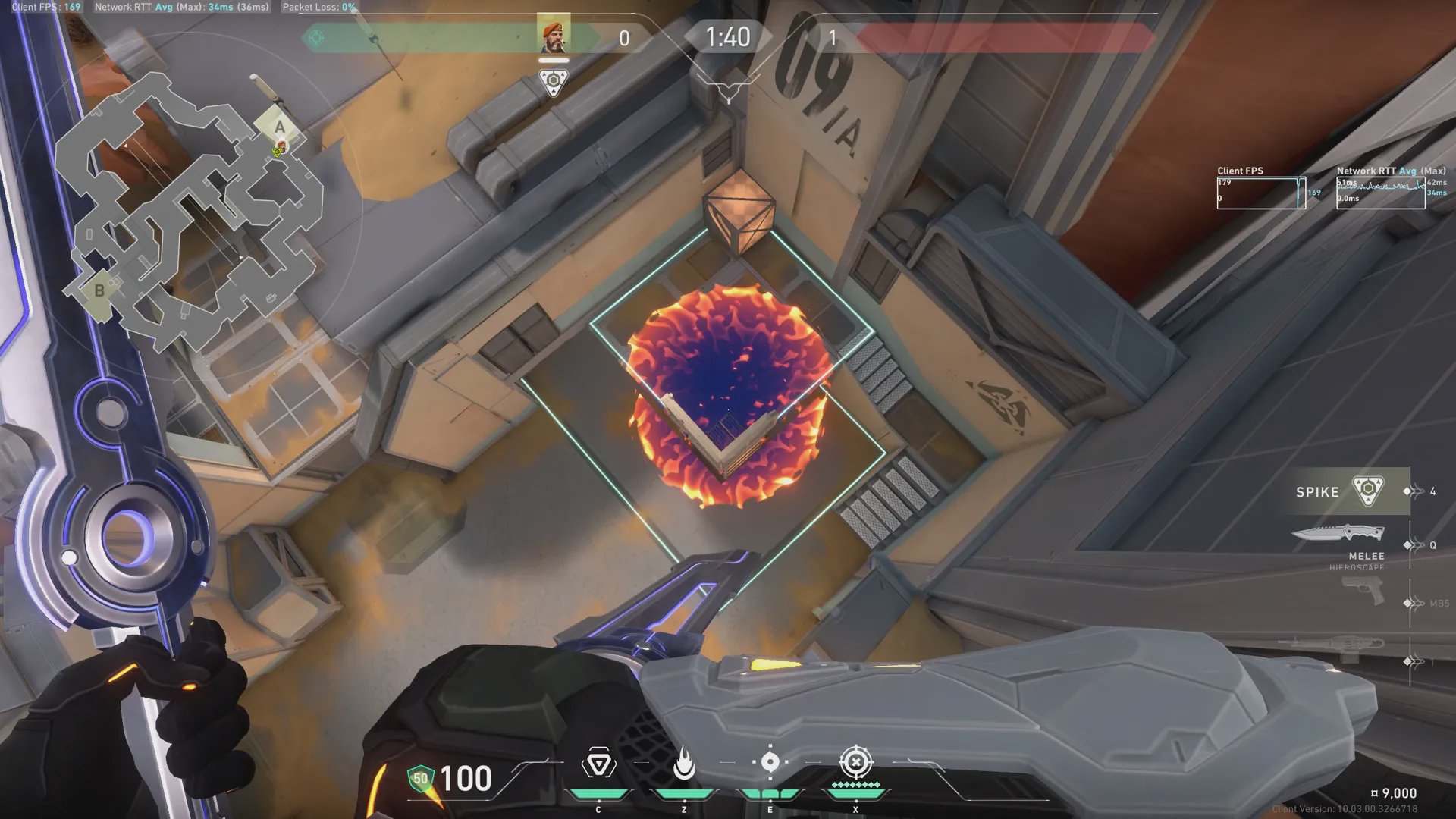Click the minimap showing sites A and B
The height and width of the screenshot is (819, 1456).
190,212
